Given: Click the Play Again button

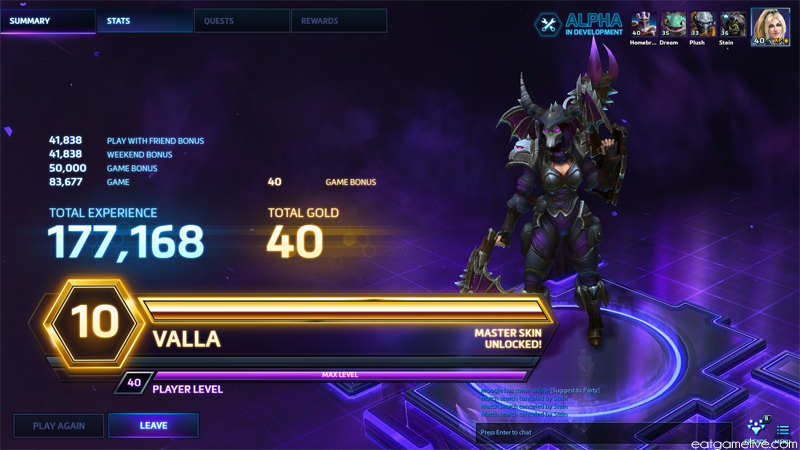Looking at the screenshot, I should point(58,426).
